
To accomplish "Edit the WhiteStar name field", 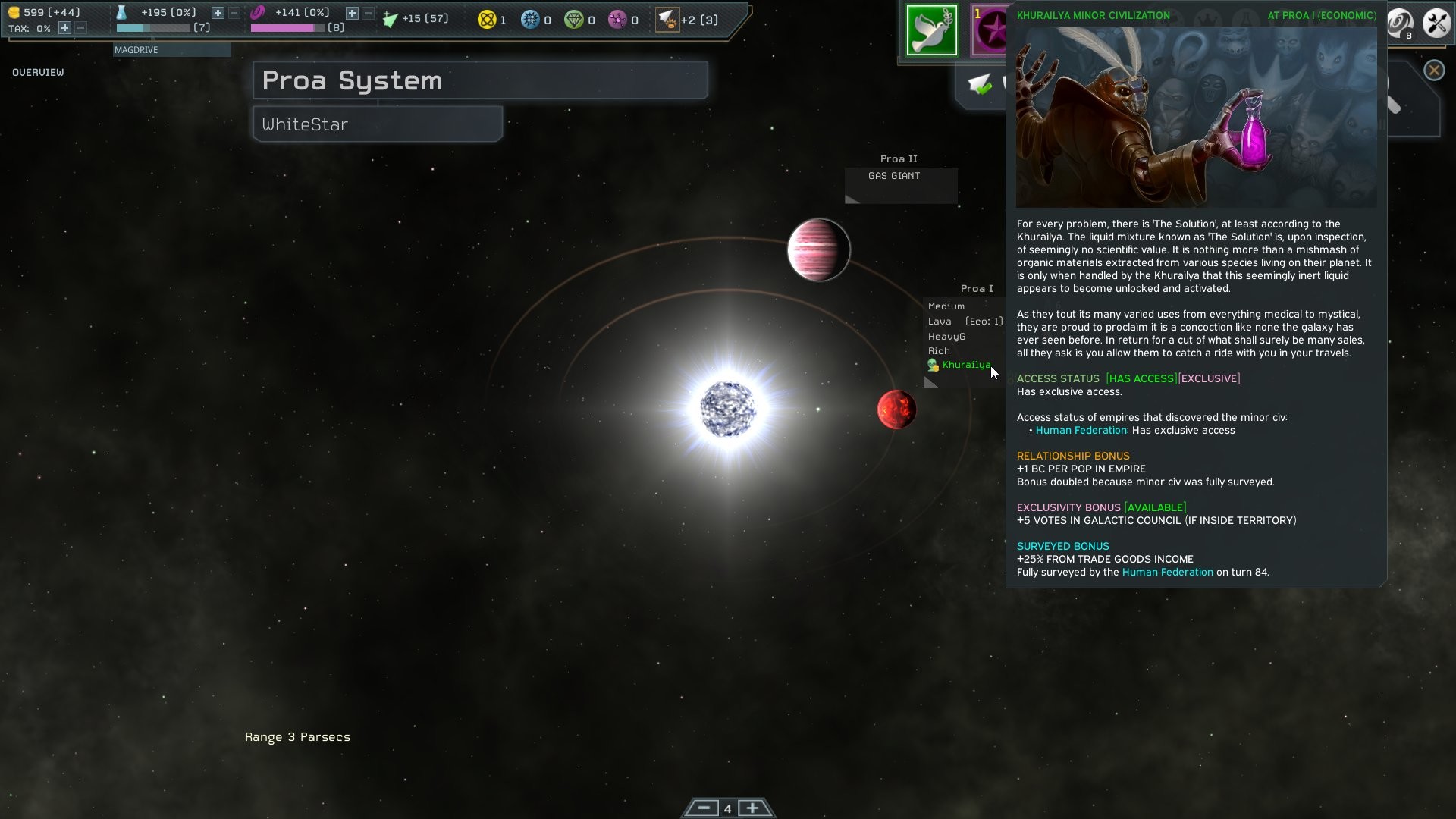I will click(377, 124).
